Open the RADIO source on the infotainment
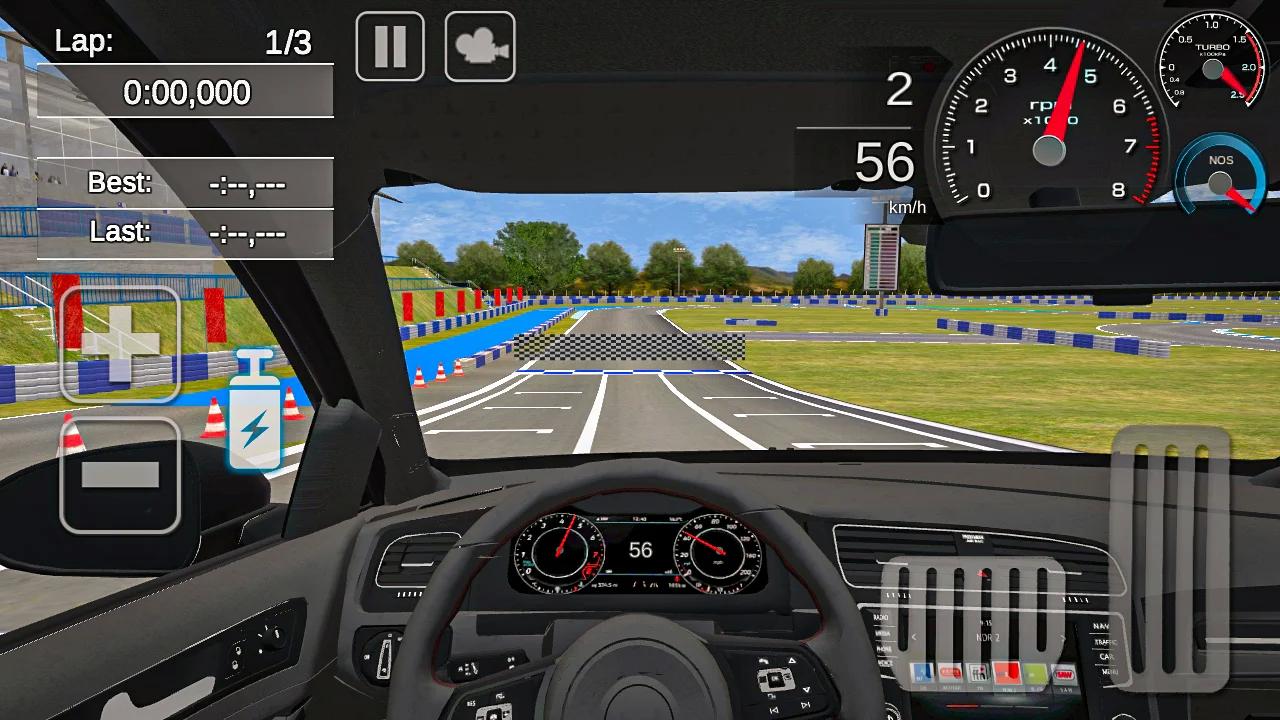This screenshot has width=1280, height=720. pyautogui.click(x=880, y=617)
